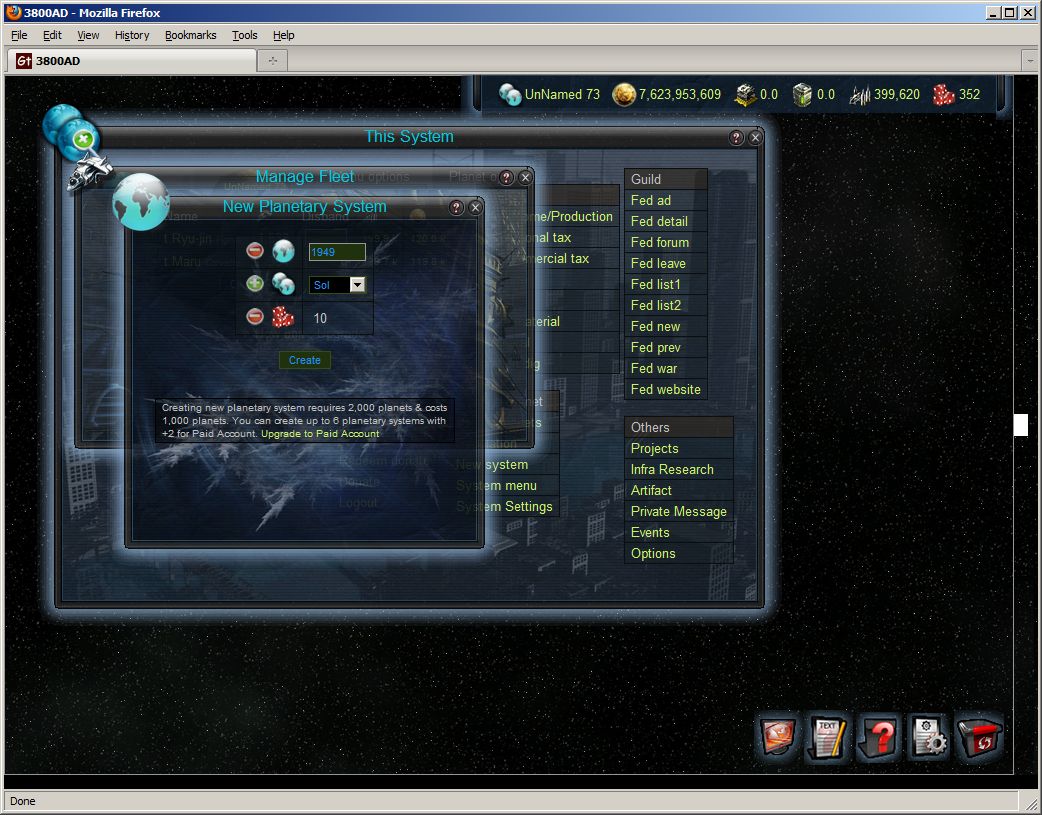Open the Fed forum entry
The width and height of the screenshot is (1042, 815).
click(660, 242)
